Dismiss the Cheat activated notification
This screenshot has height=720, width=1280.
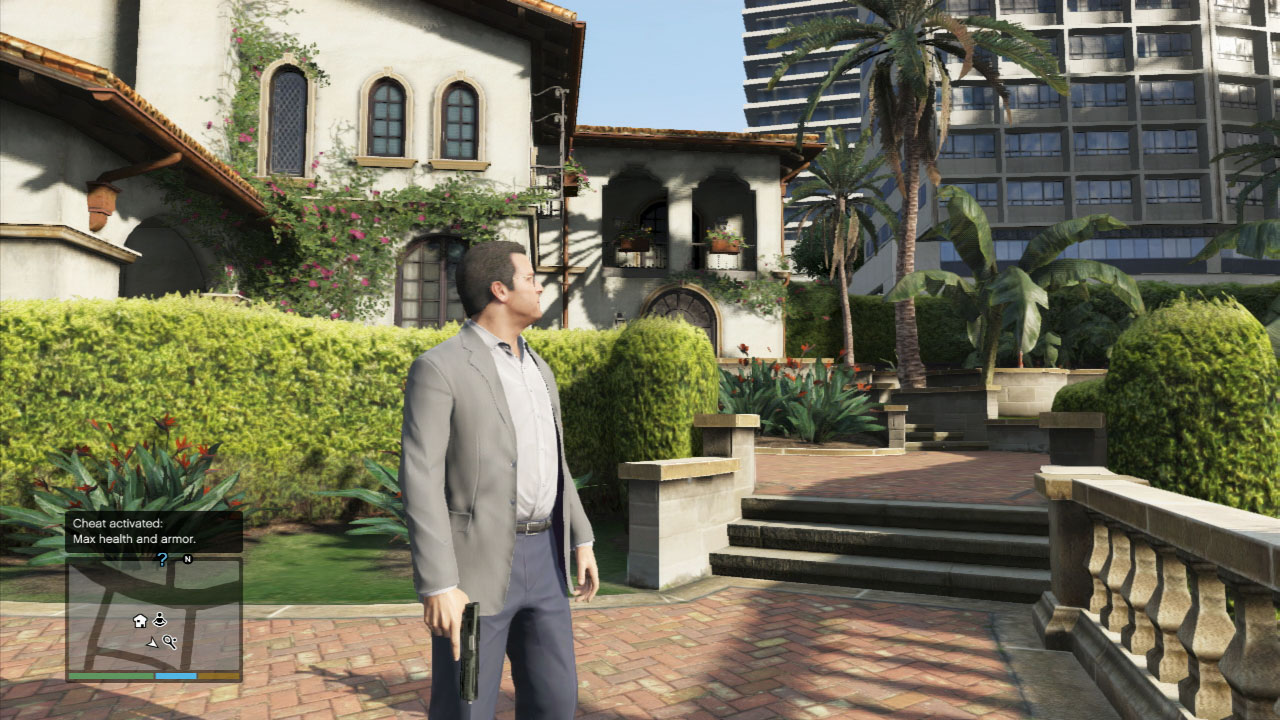pyautogui.click(x=154, y=532)
